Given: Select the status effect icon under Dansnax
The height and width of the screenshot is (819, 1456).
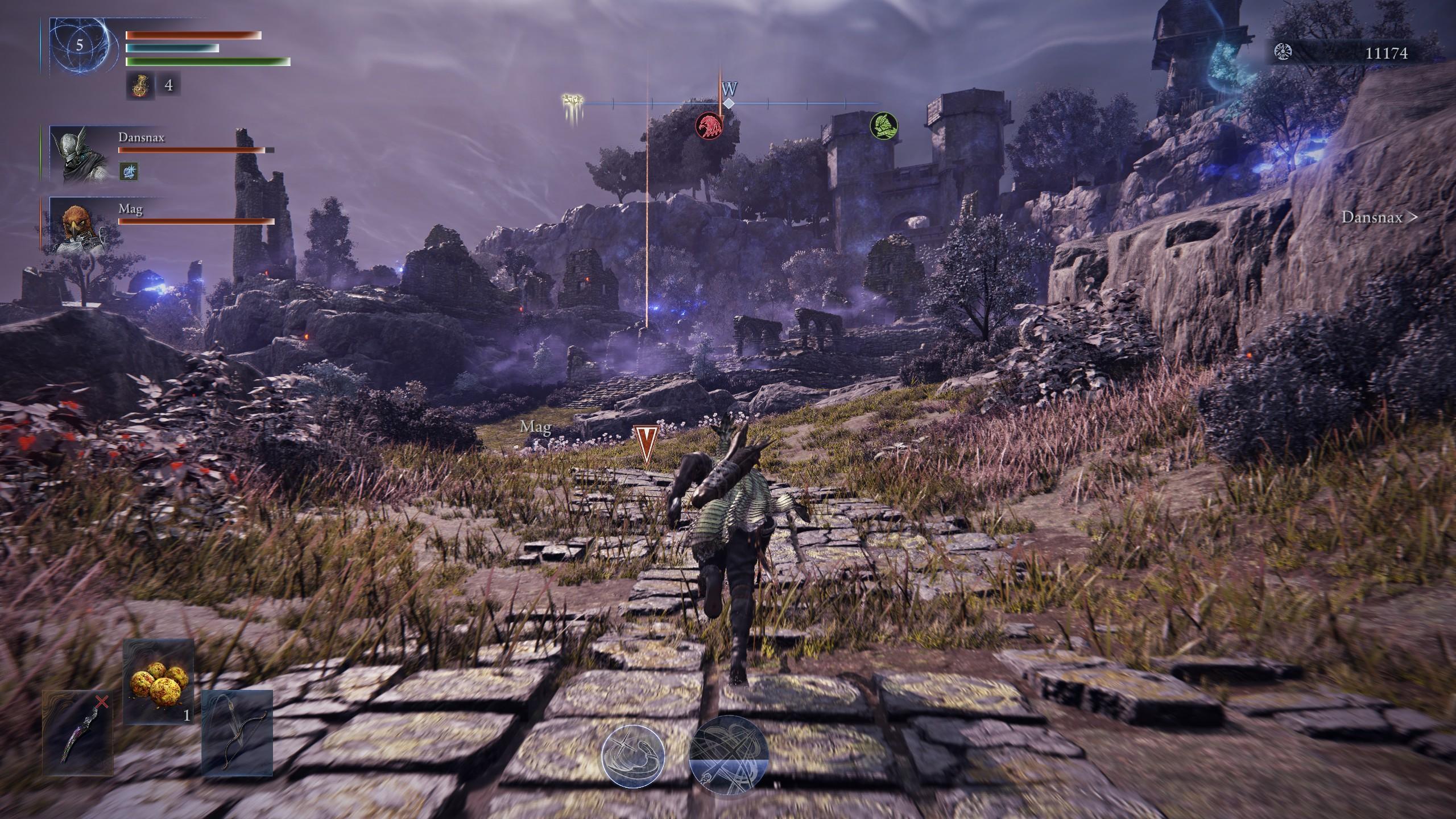Looking at the screenshot, I should pos(129,171).
